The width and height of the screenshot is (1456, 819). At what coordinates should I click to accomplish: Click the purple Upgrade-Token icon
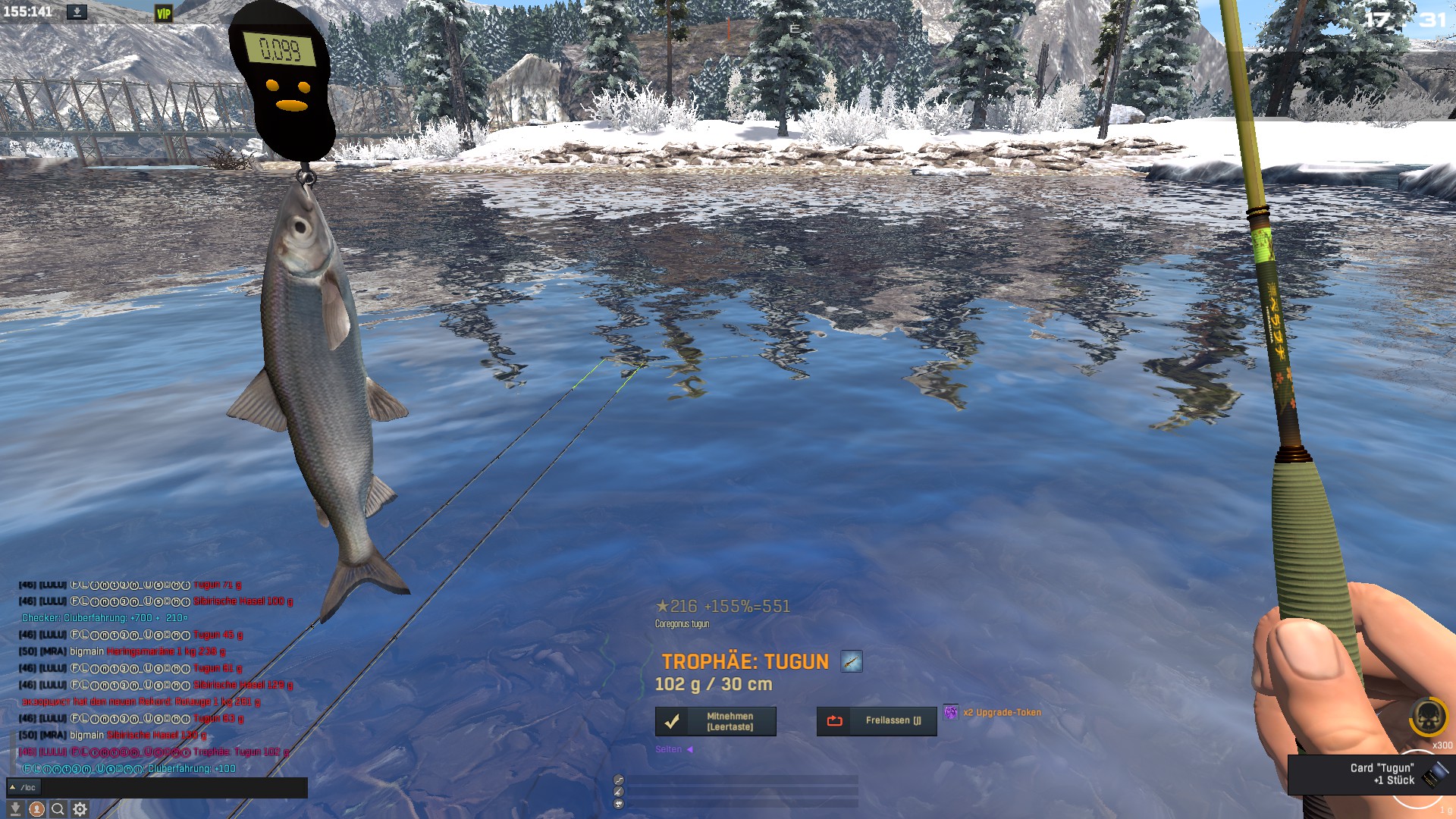pos(951,712)
